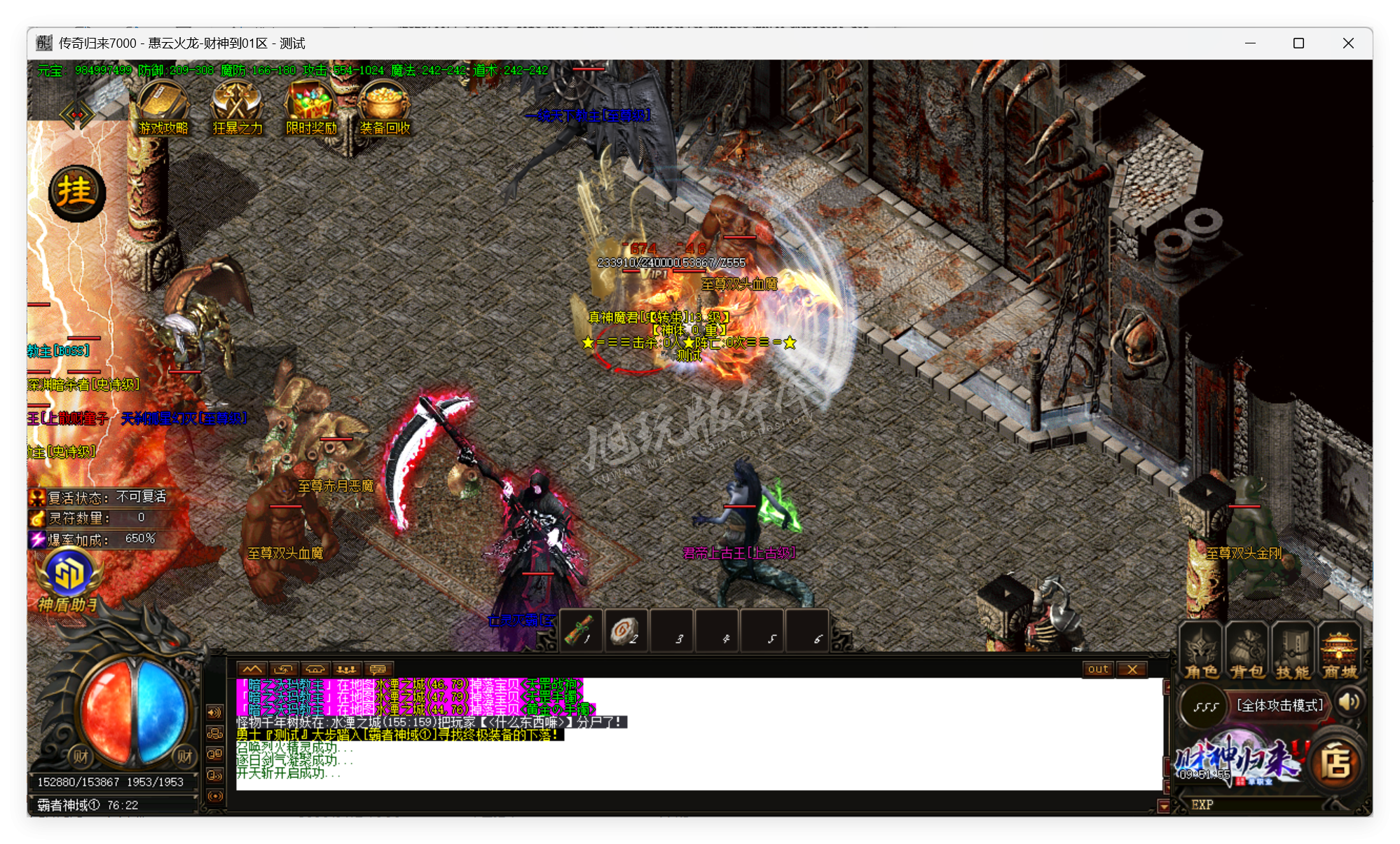Open the 装备回收 gold pot icon
The height and width of the screenshot is (844, 1400).
coord(384,105)
